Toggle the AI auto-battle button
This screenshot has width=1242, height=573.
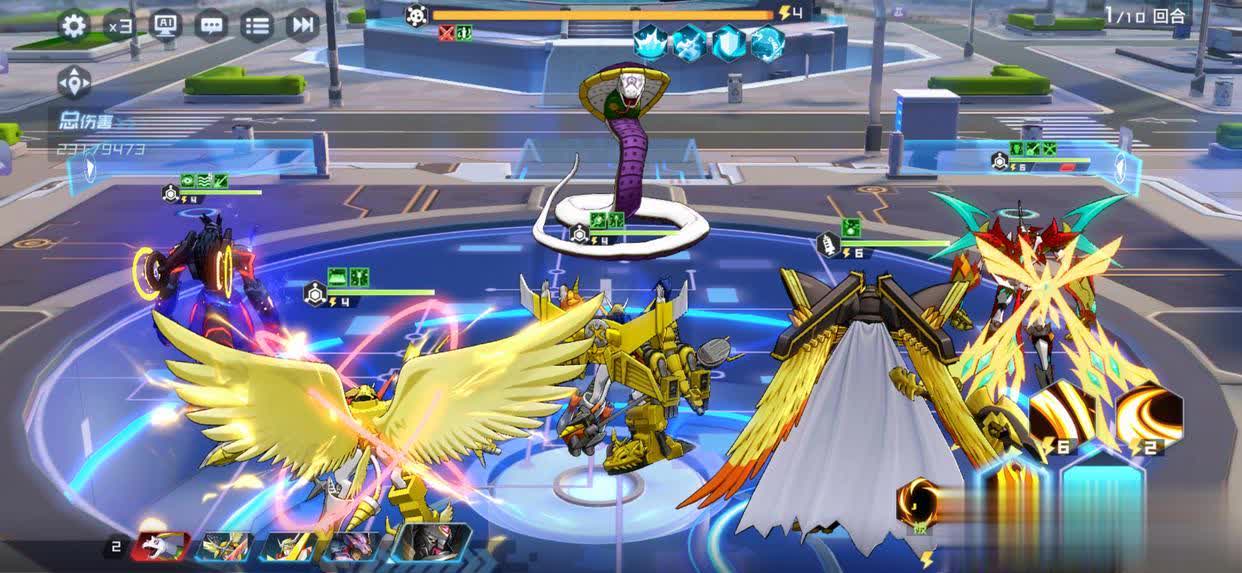click(165, 25)
